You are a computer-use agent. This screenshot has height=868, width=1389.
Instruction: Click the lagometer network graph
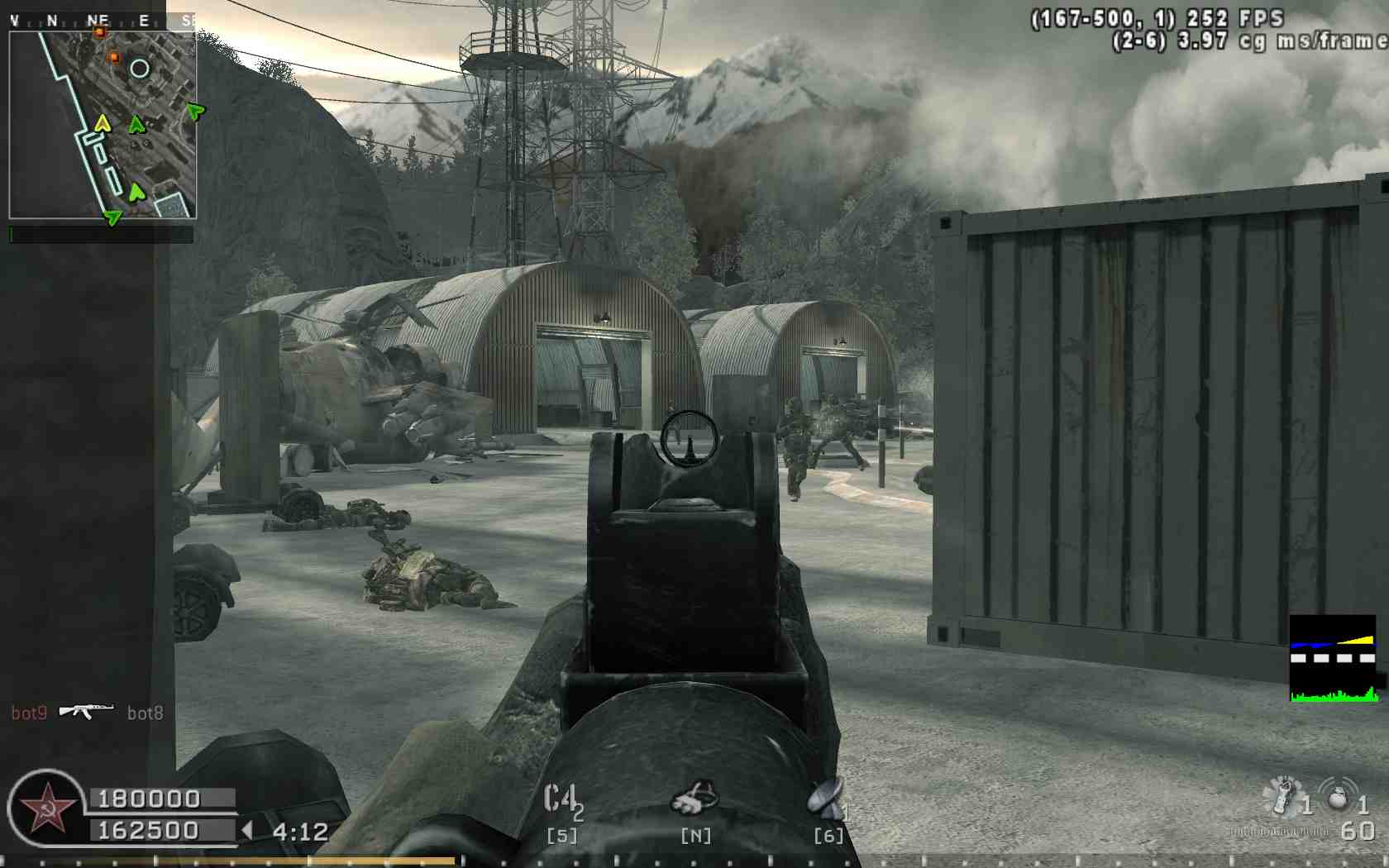[x=1333, y=659]
